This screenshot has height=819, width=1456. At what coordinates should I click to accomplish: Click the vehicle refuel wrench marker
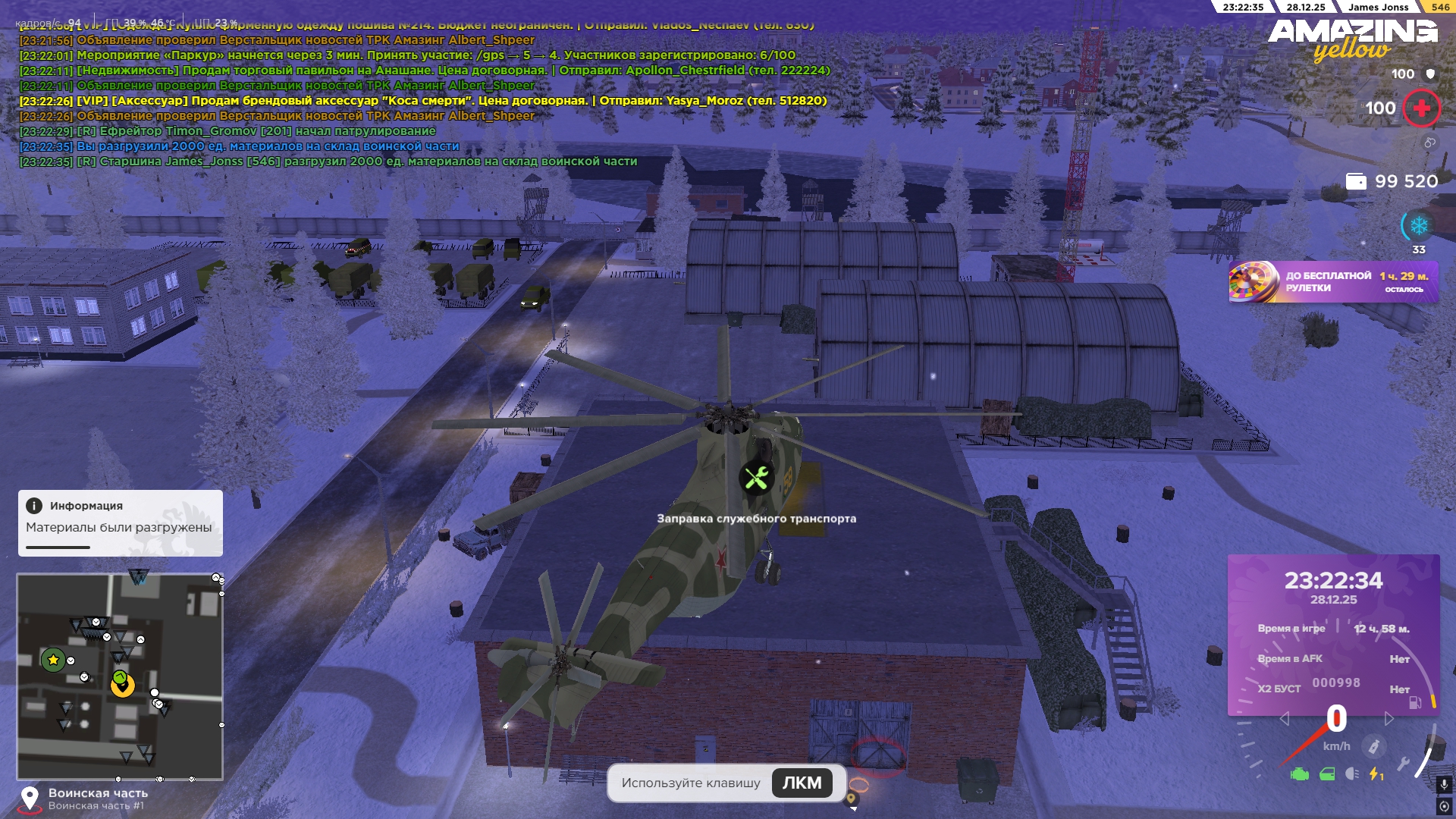pos(756,479)
